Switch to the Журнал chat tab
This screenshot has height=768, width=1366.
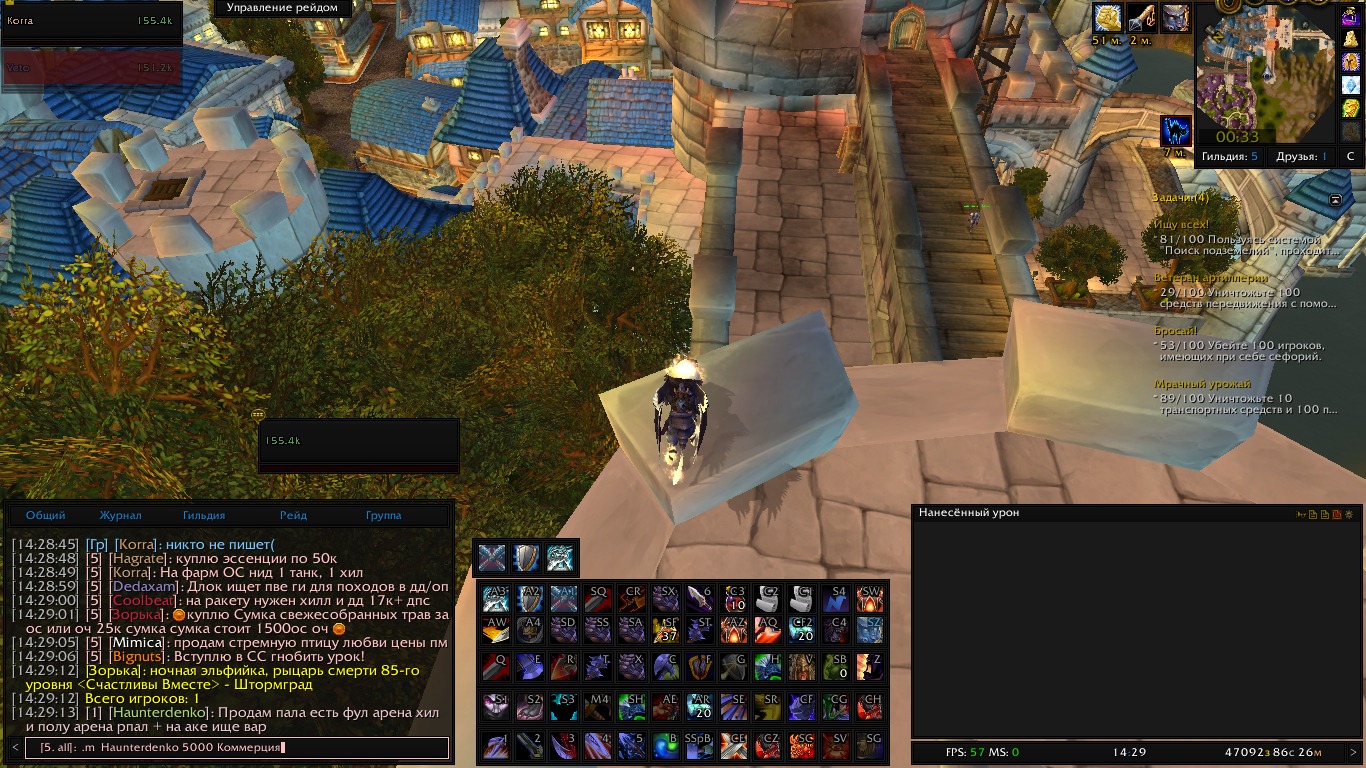(x=120, y=516)
